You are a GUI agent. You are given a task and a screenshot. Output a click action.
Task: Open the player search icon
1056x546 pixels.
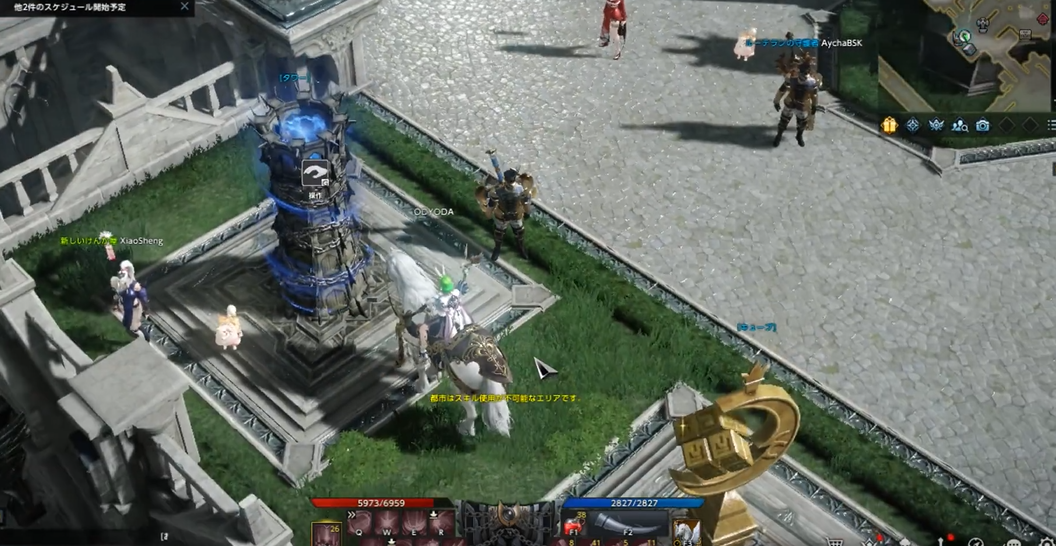coord(960,125)
